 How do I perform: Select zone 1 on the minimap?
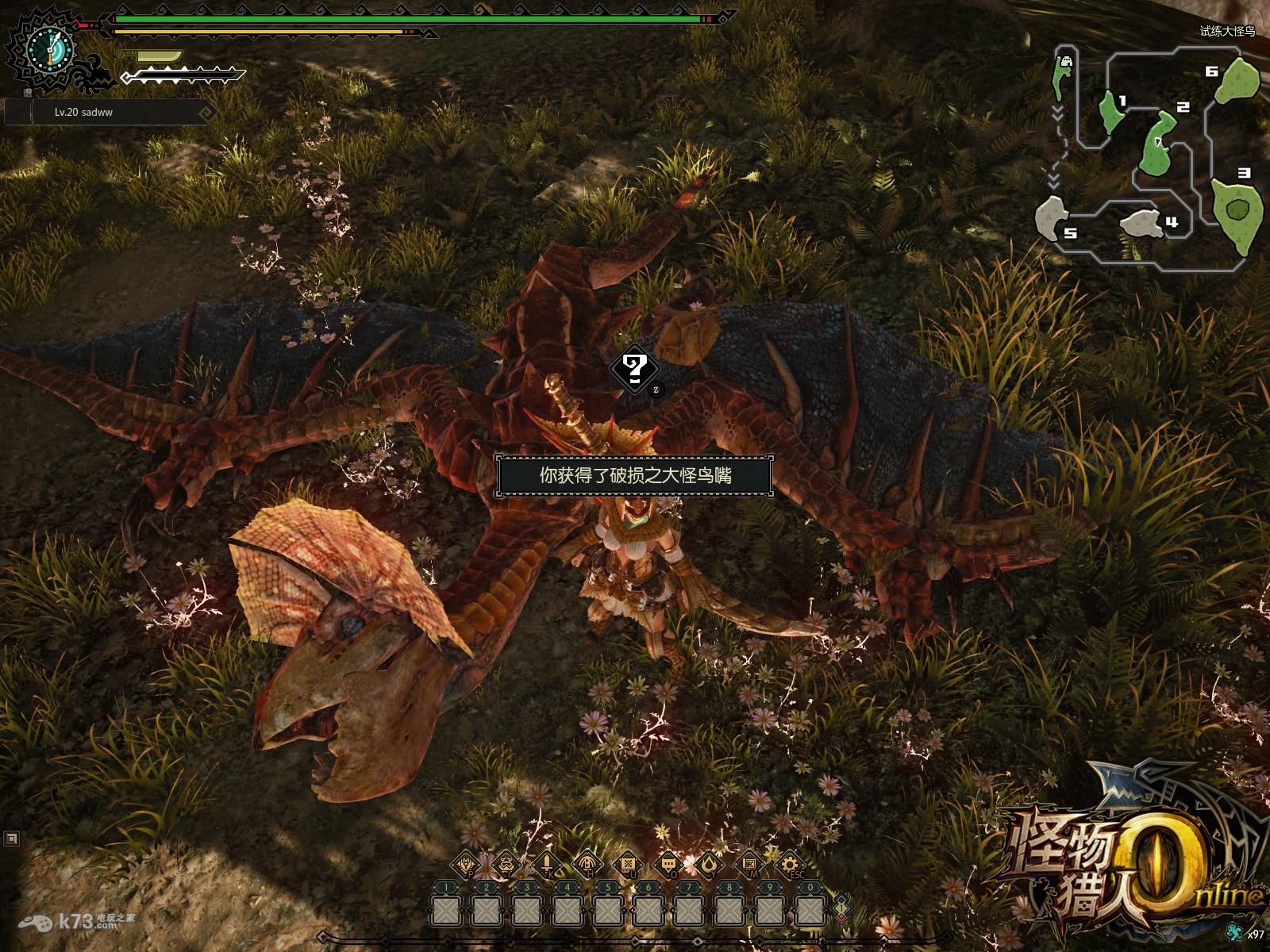pyautogui.click(x=1110, y=111)
